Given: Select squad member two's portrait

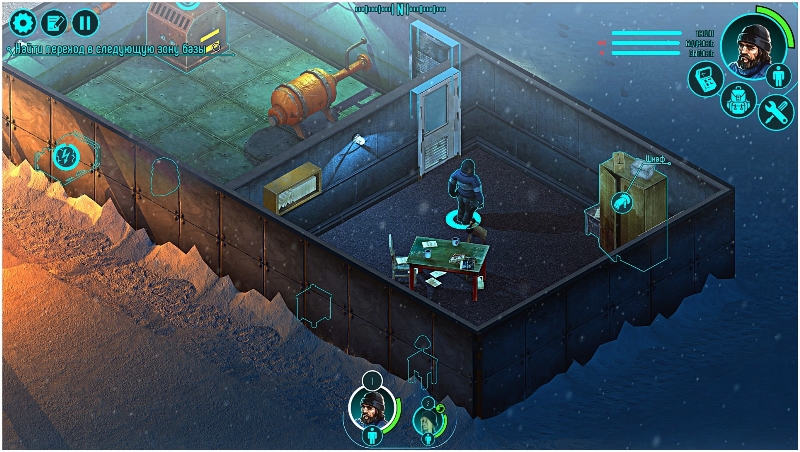Looking at the screenshot, I should coord(427,420).
